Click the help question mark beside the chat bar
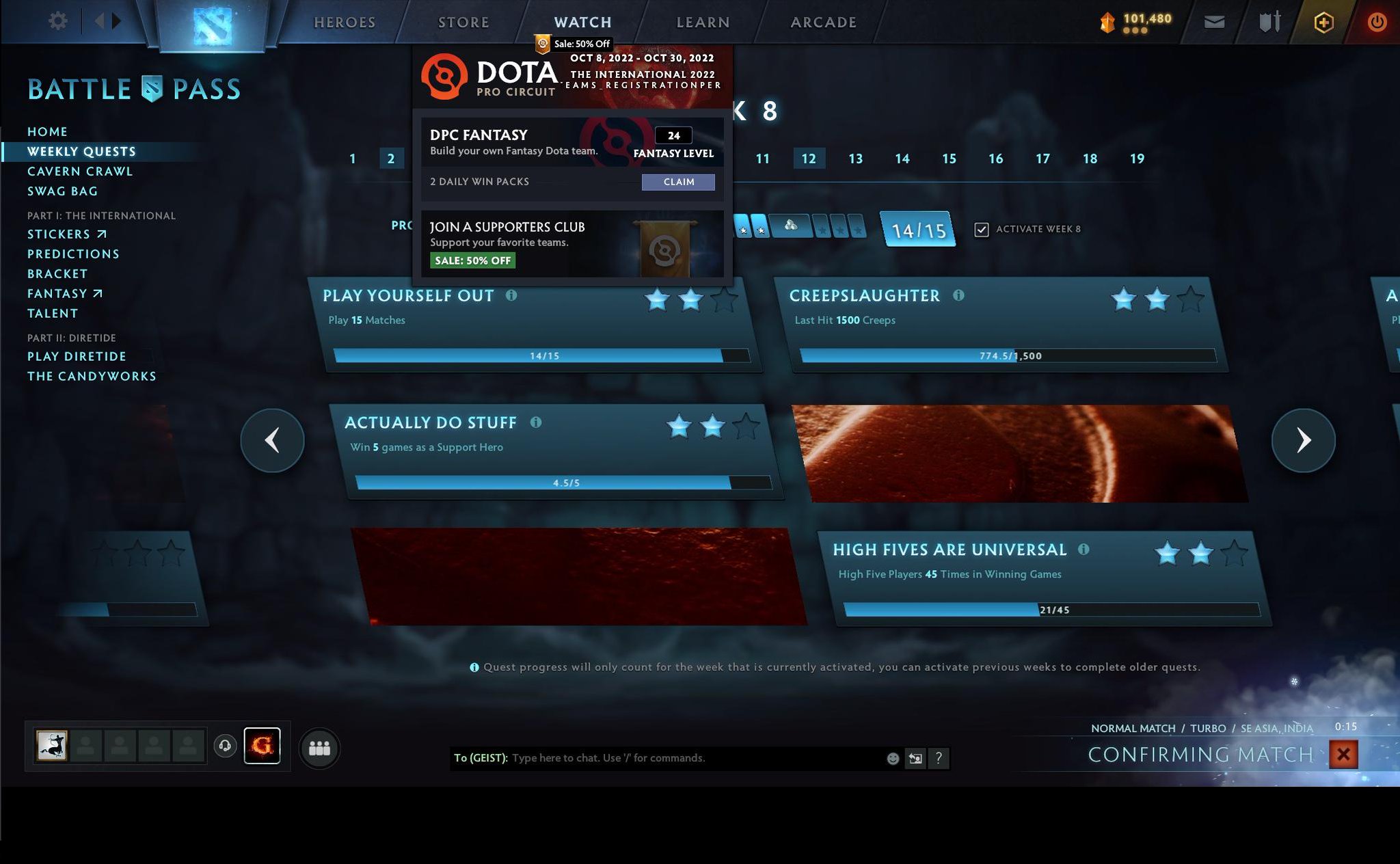This screenshot has height=864, width=1400. click(x=939, y=758)
